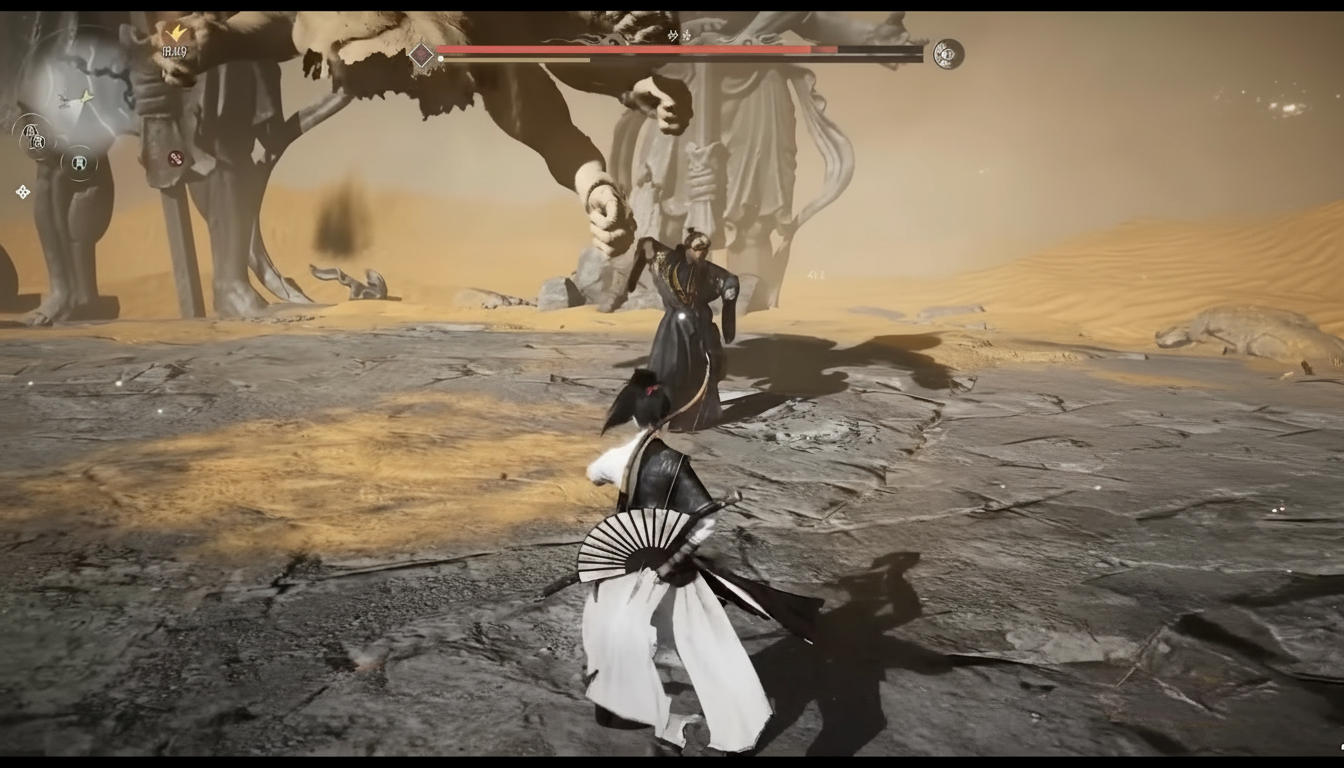Click the white dot on the stamina gauge

click(440, 58)
